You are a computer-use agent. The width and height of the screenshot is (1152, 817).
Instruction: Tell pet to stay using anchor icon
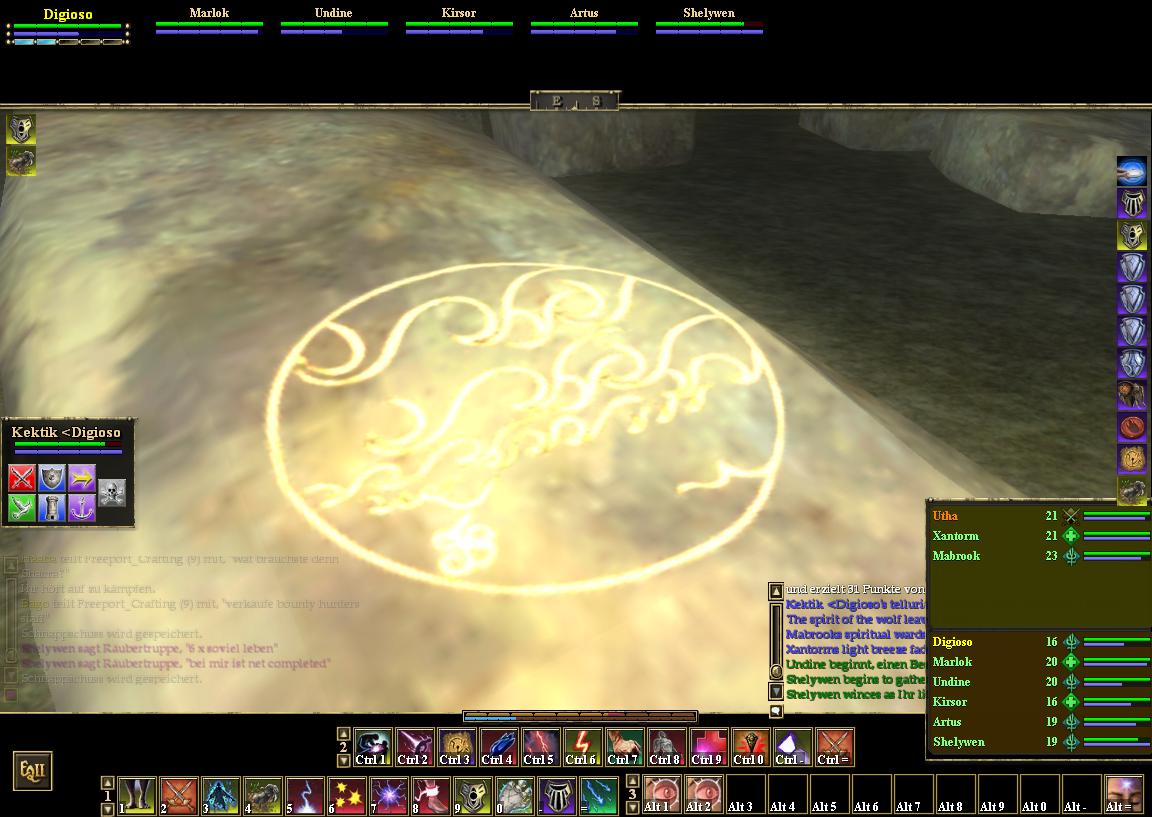[x=82, y=508]
